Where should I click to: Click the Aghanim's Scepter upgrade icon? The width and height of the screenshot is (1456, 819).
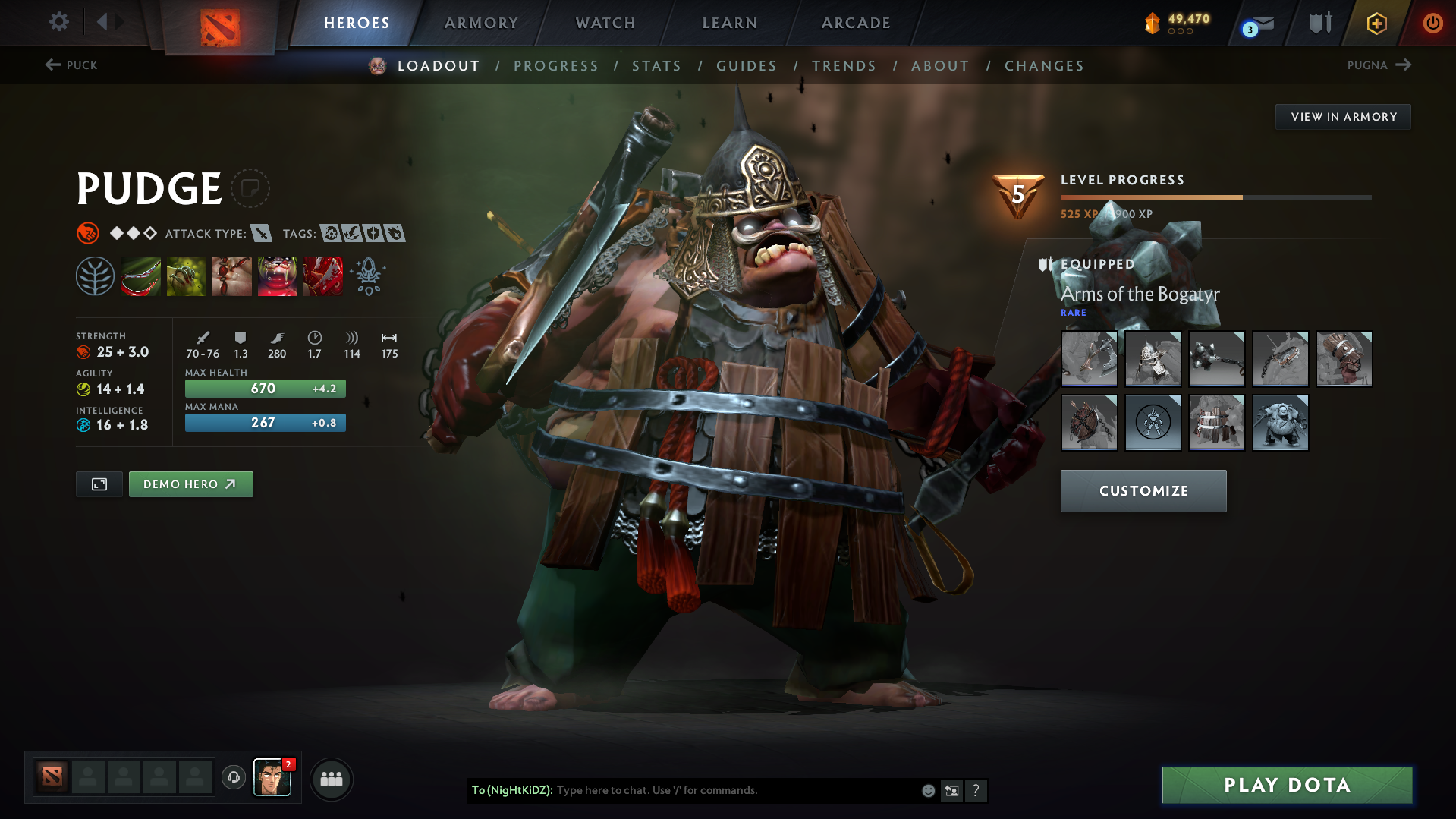tap(369, 276)
